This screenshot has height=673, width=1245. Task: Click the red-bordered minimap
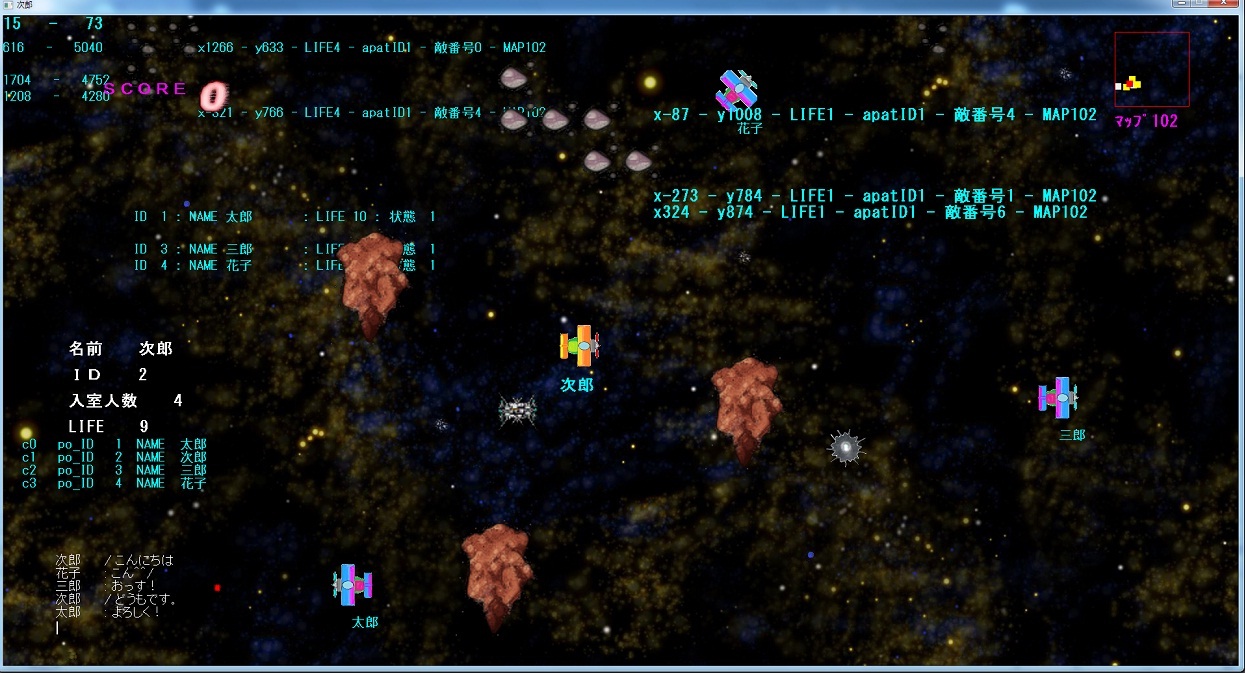click(1152, 69)
